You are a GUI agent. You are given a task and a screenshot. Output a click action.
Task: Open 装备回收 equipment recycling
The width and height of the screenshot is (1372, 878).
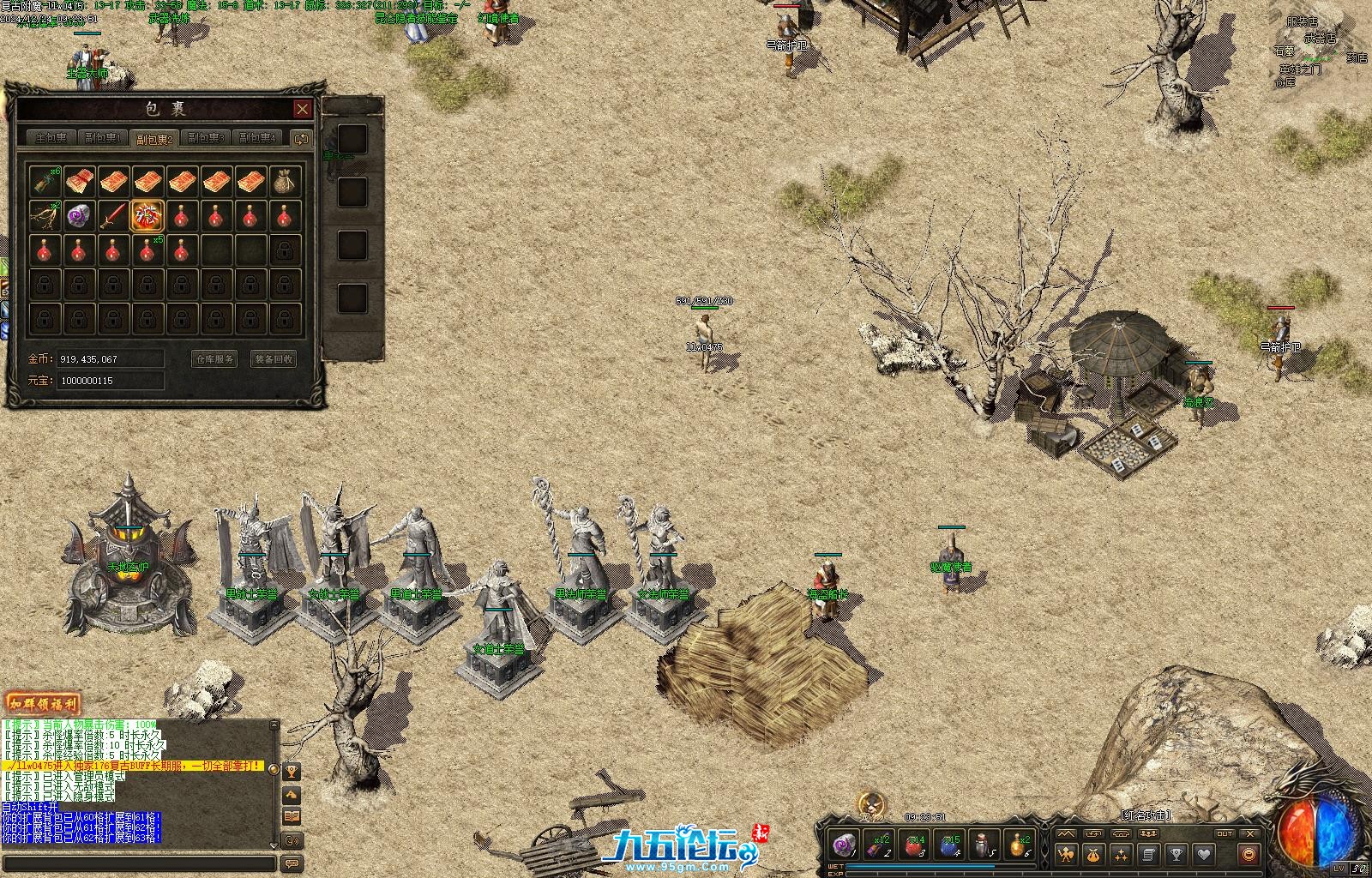click(x=274, y=359)
